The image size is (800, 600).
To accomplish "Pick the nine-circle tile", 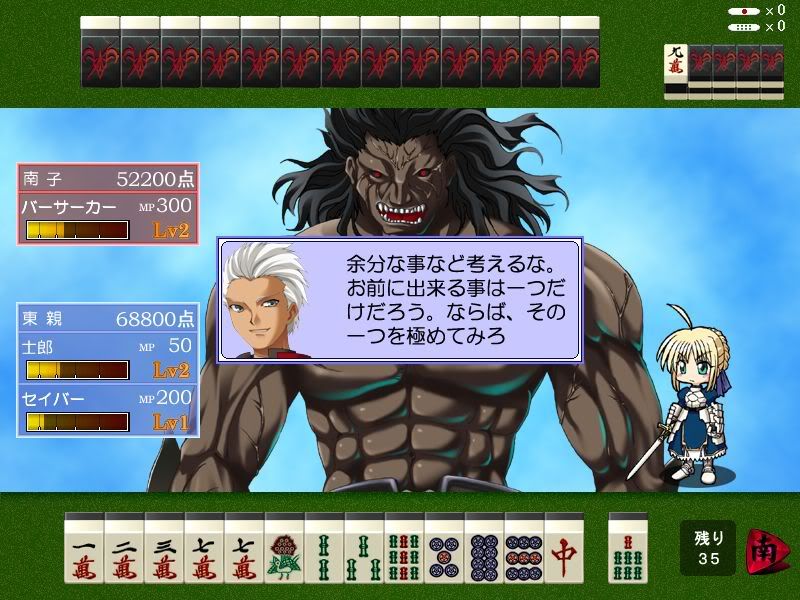I will point(524,549).
